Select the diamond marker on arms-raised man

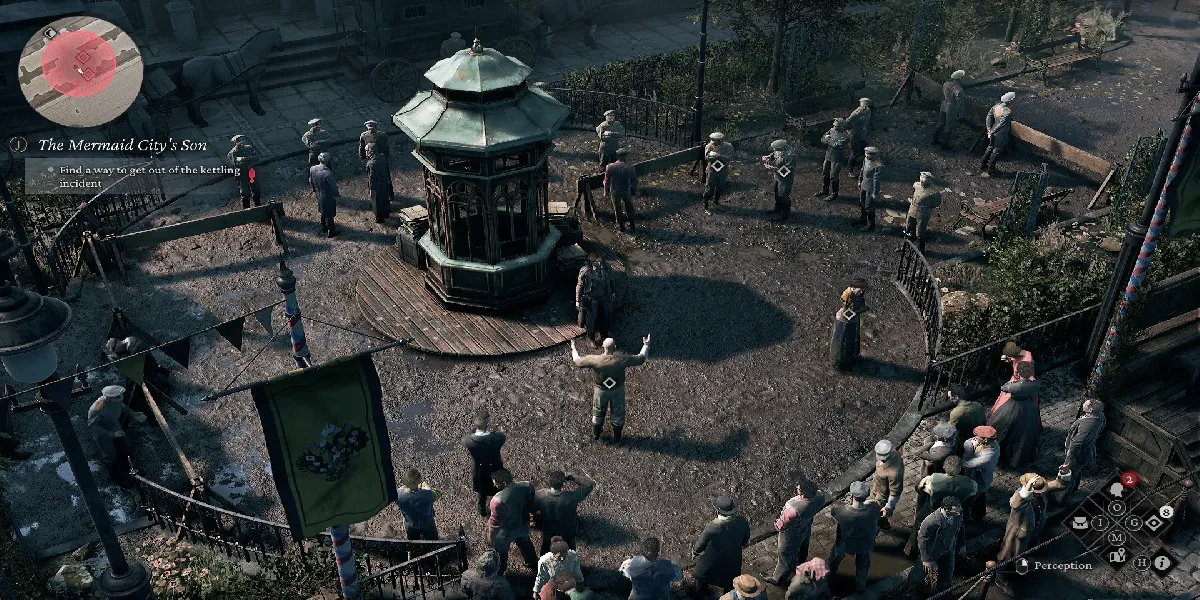[609, 383]
